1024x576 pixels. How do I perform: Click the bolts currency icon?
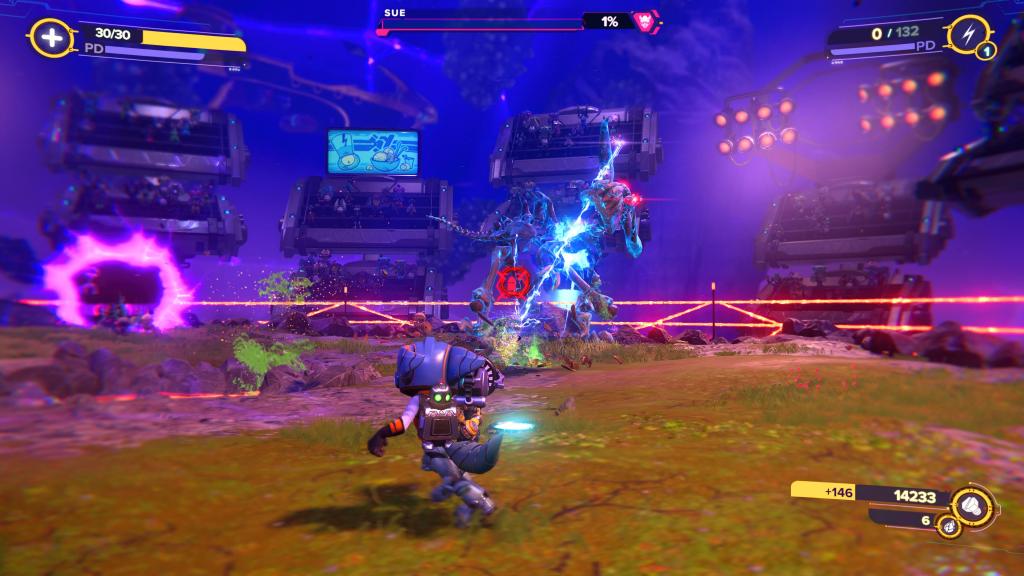[968, 502]
